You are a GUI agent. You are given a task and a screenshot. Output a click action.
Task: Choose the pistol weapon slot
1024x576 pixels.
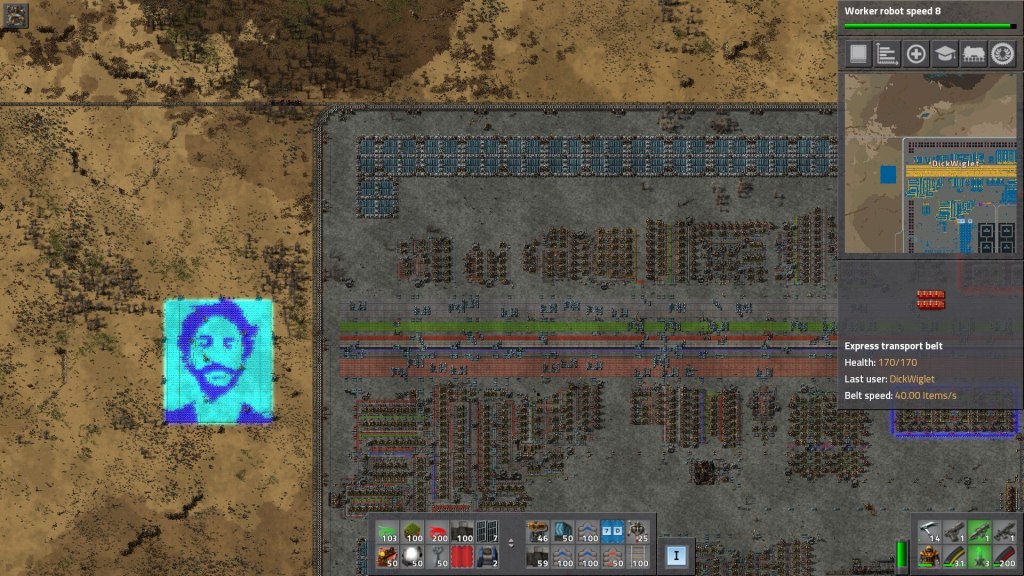pos(954,534)
